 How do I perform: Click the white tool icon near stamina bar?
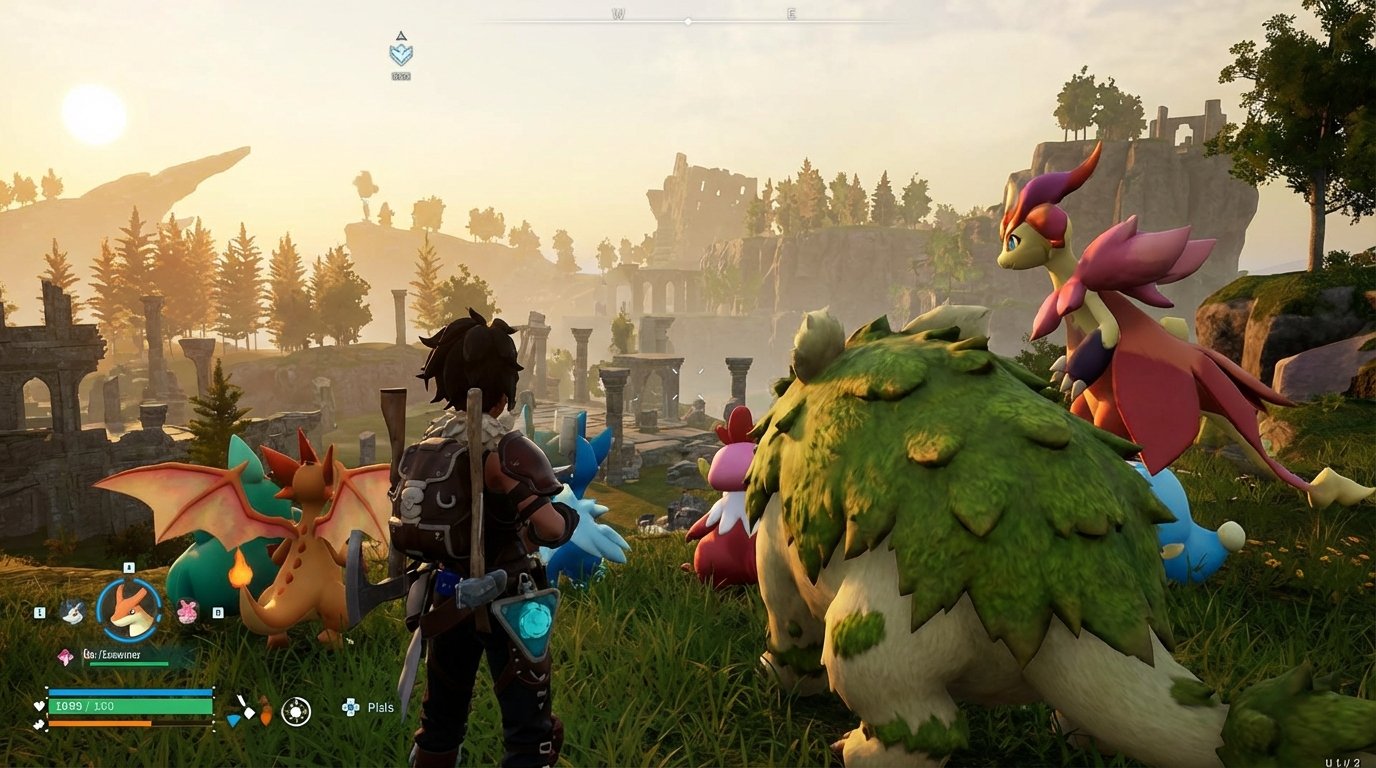(x=245, y=707)
